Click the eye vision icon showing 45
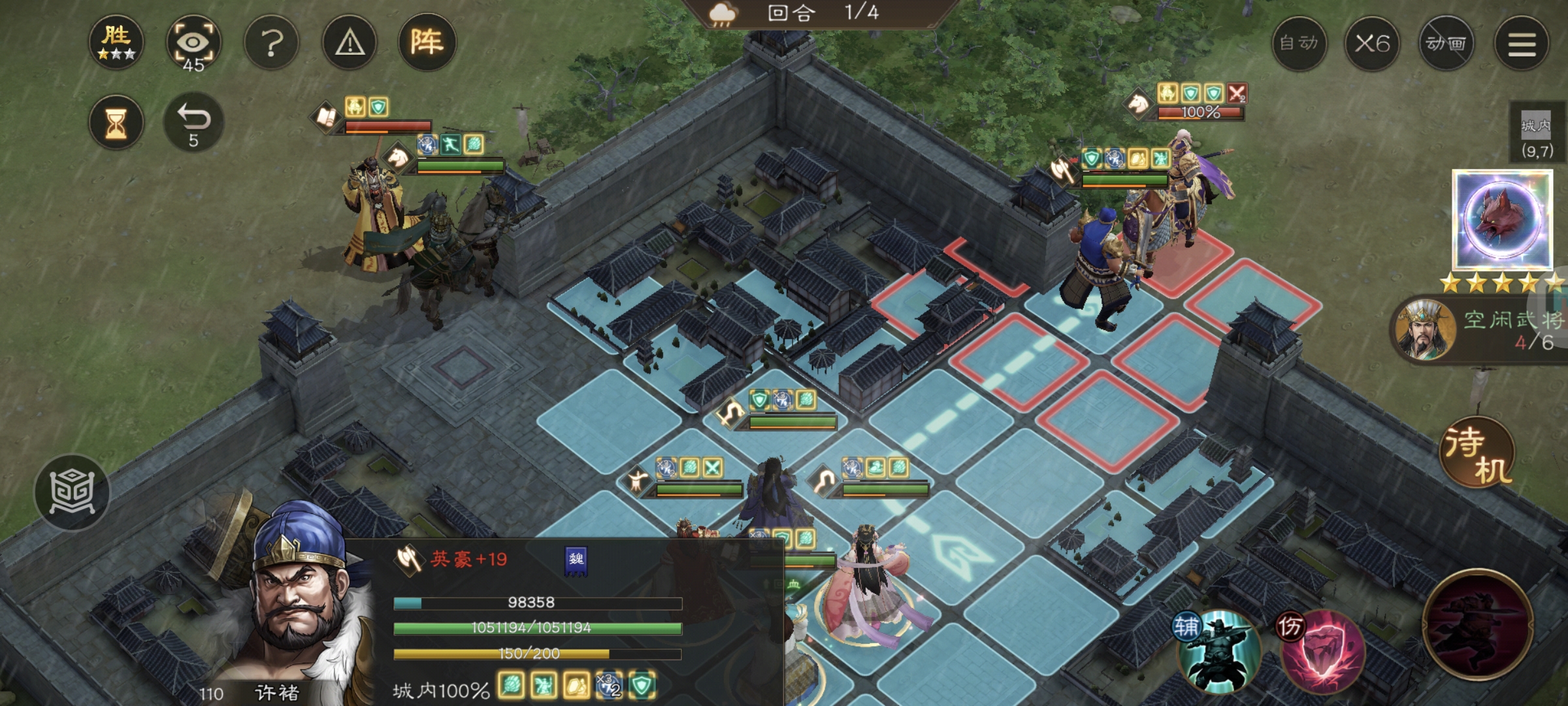Screen dimensions: 1568x706 [194, 41]
